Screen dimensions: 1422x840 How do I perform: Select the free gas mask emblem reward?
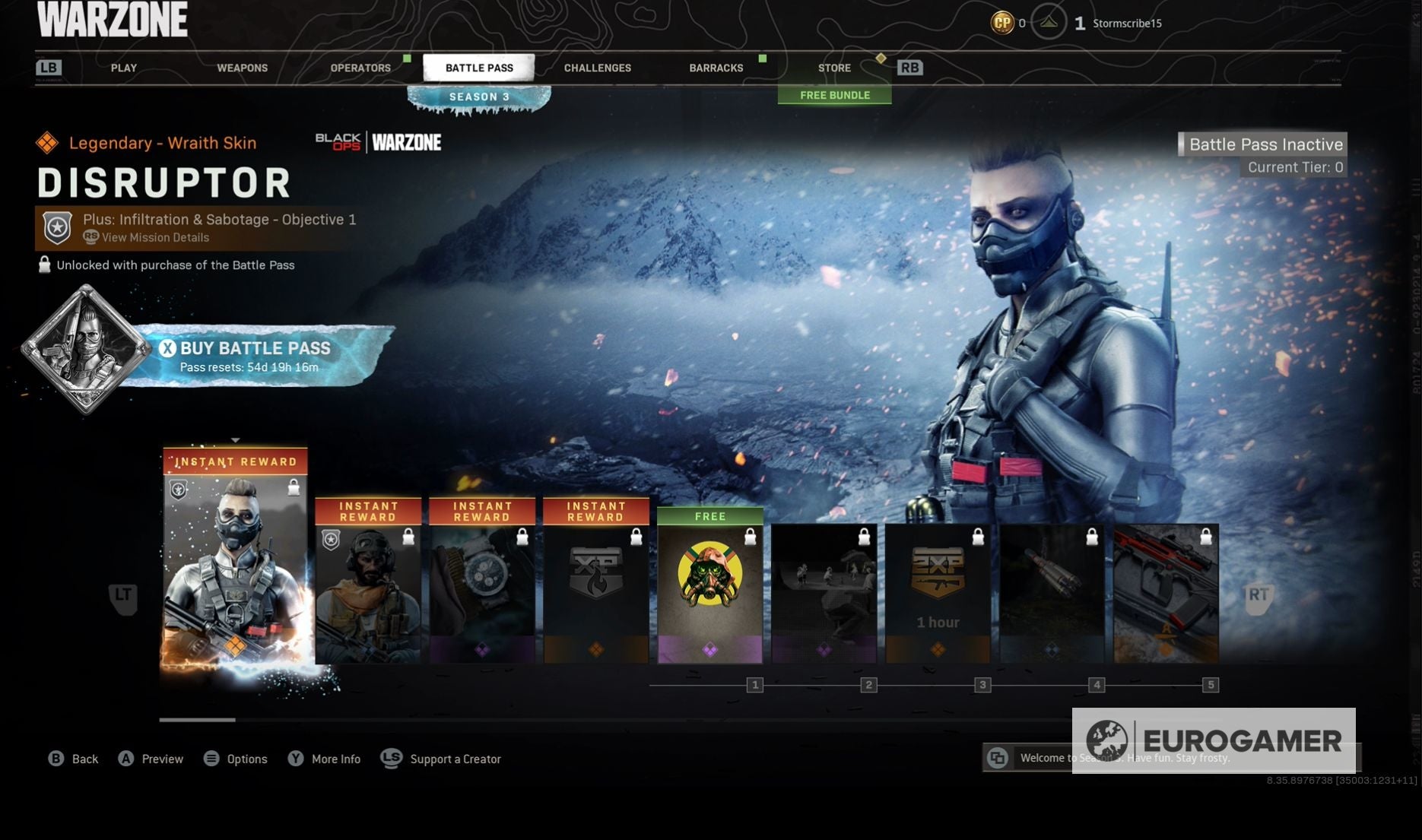click(x=709, y=589)
